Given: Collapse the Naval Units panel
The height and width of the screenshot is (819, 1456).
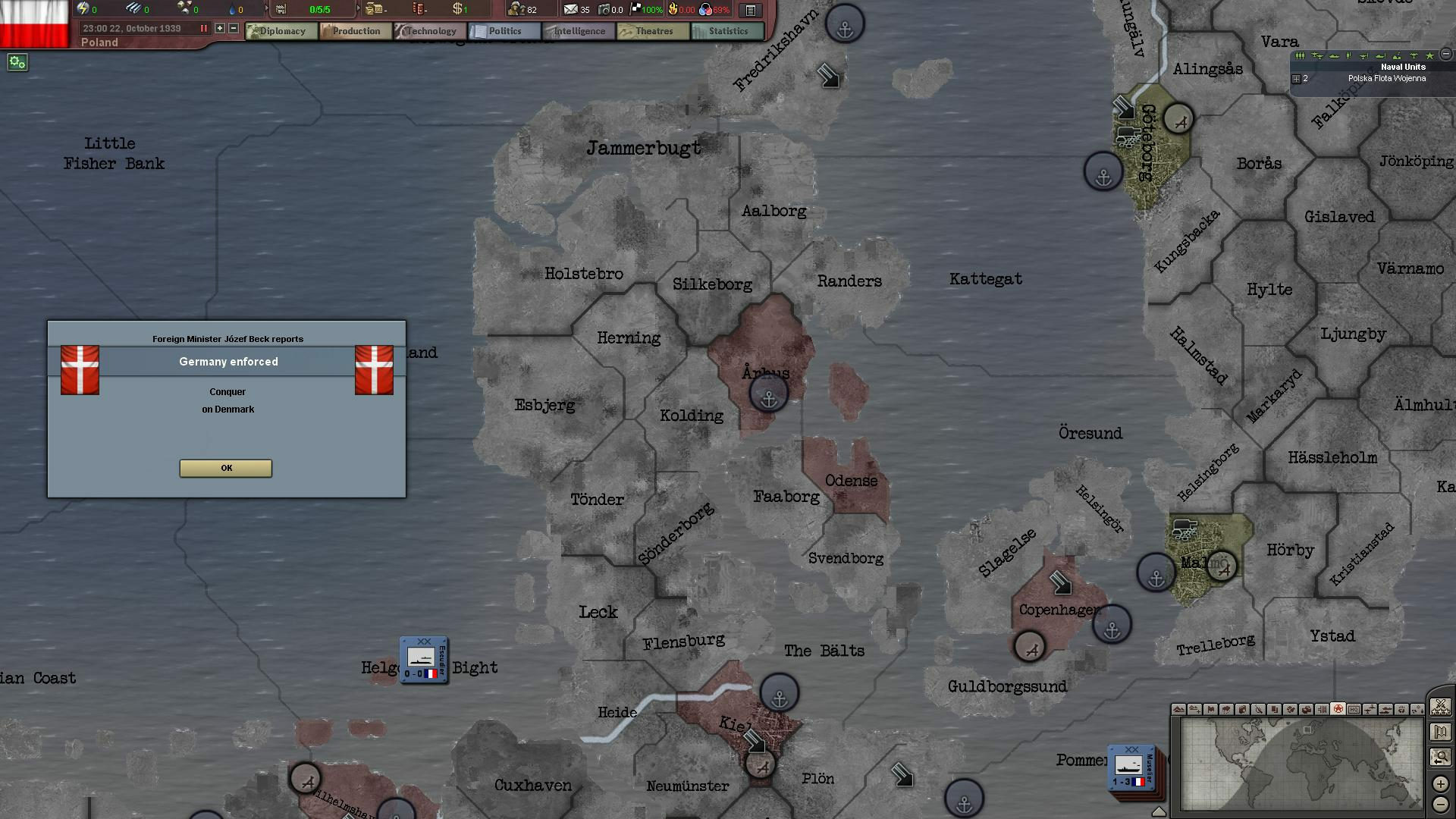Looking at the screenshot, I should [1445, 55].
